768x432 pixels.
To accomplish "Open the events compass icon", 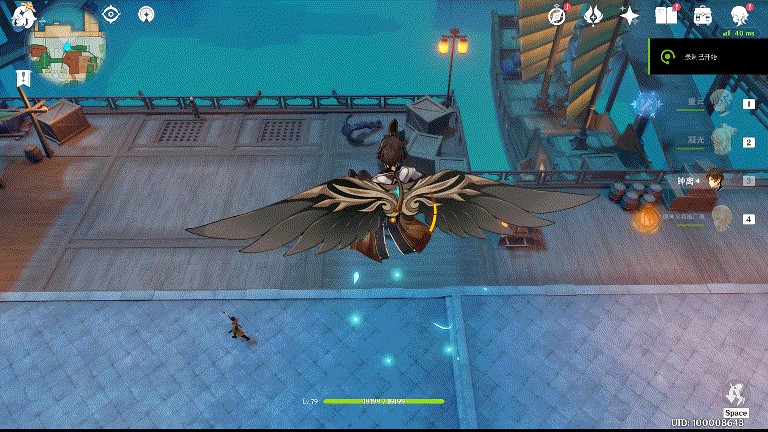I will [558, 15].
